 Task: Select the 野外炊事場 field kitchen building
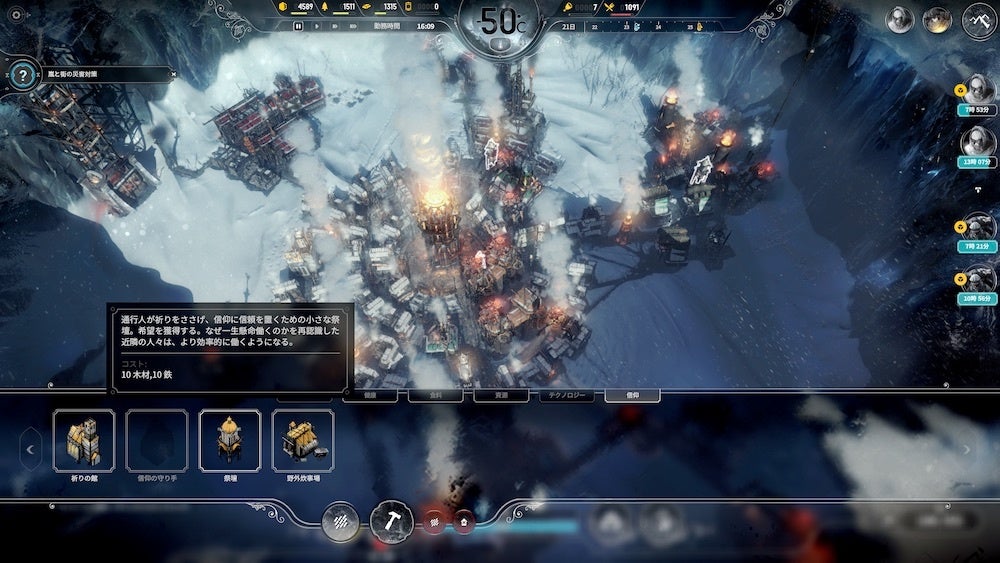[303, 440]
